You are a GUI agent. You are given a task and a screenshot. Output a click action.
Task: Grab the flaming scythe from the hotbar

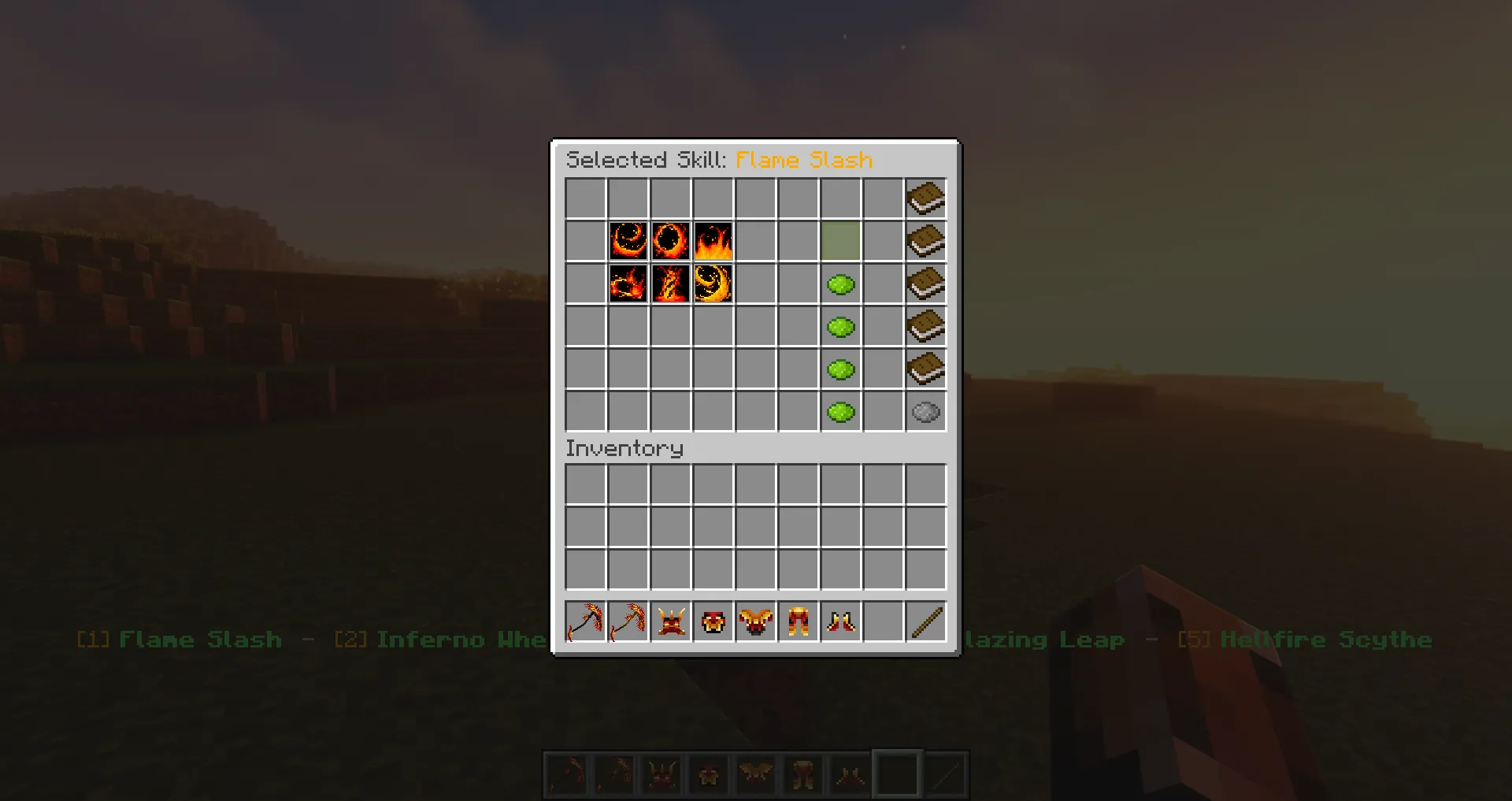pos(585,621)
